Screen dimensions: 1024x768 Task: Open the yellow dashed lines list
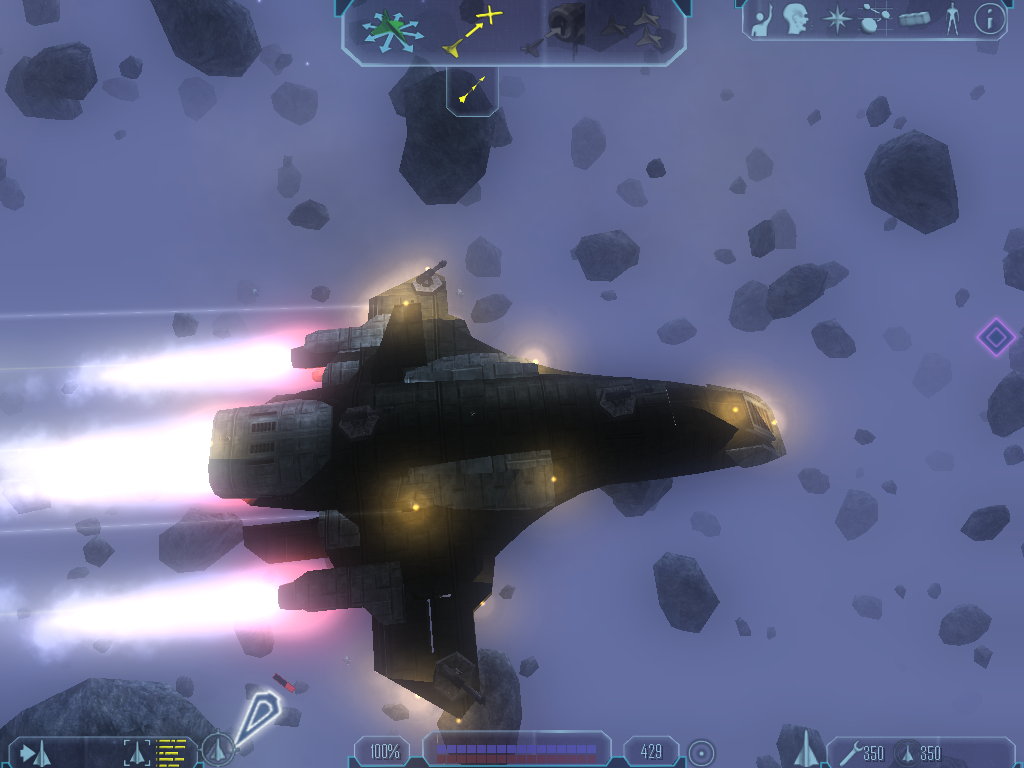172,752
